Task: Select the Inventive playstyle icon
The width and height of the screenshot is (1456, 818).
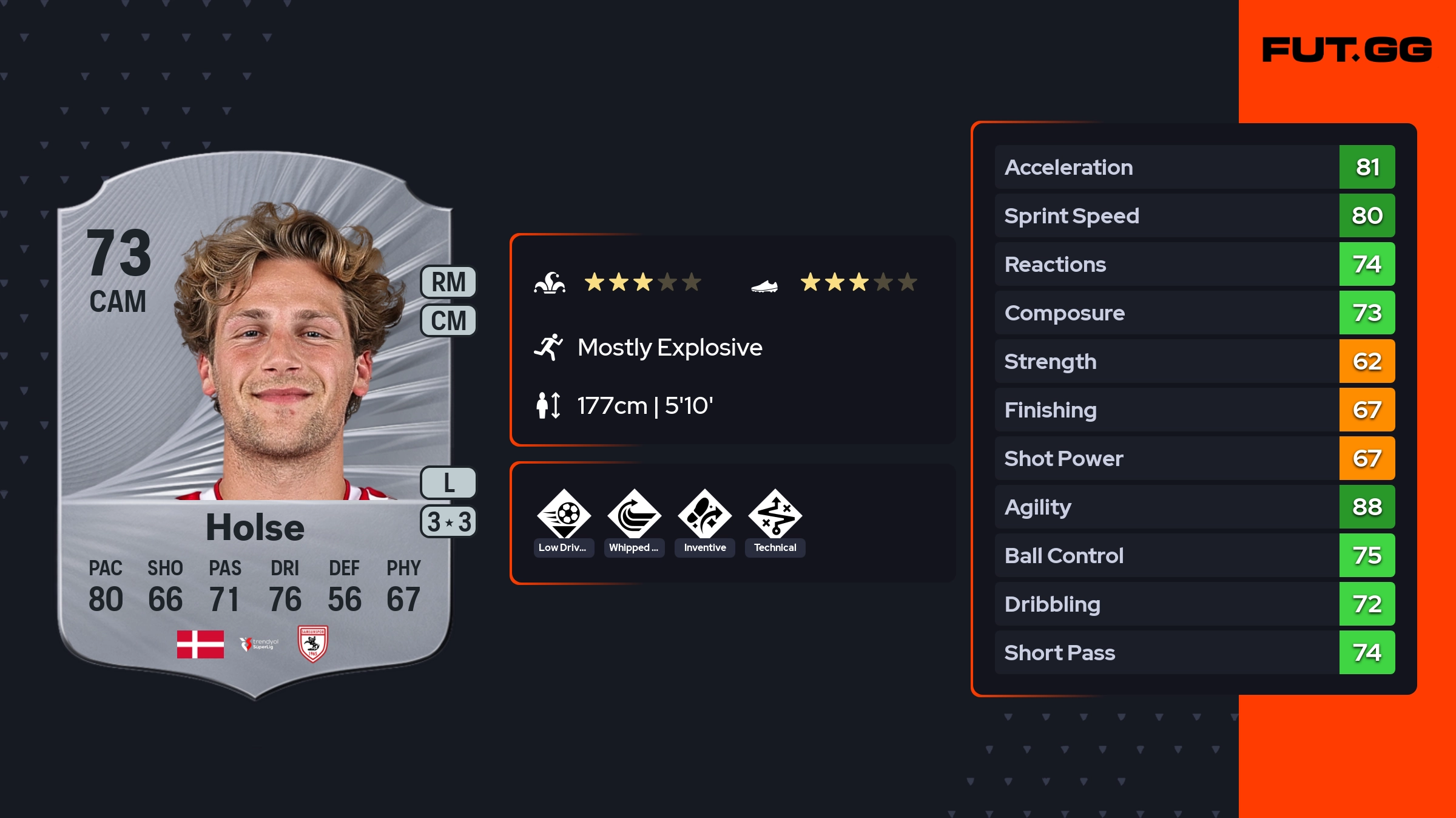Action: (x=704, y=516)
